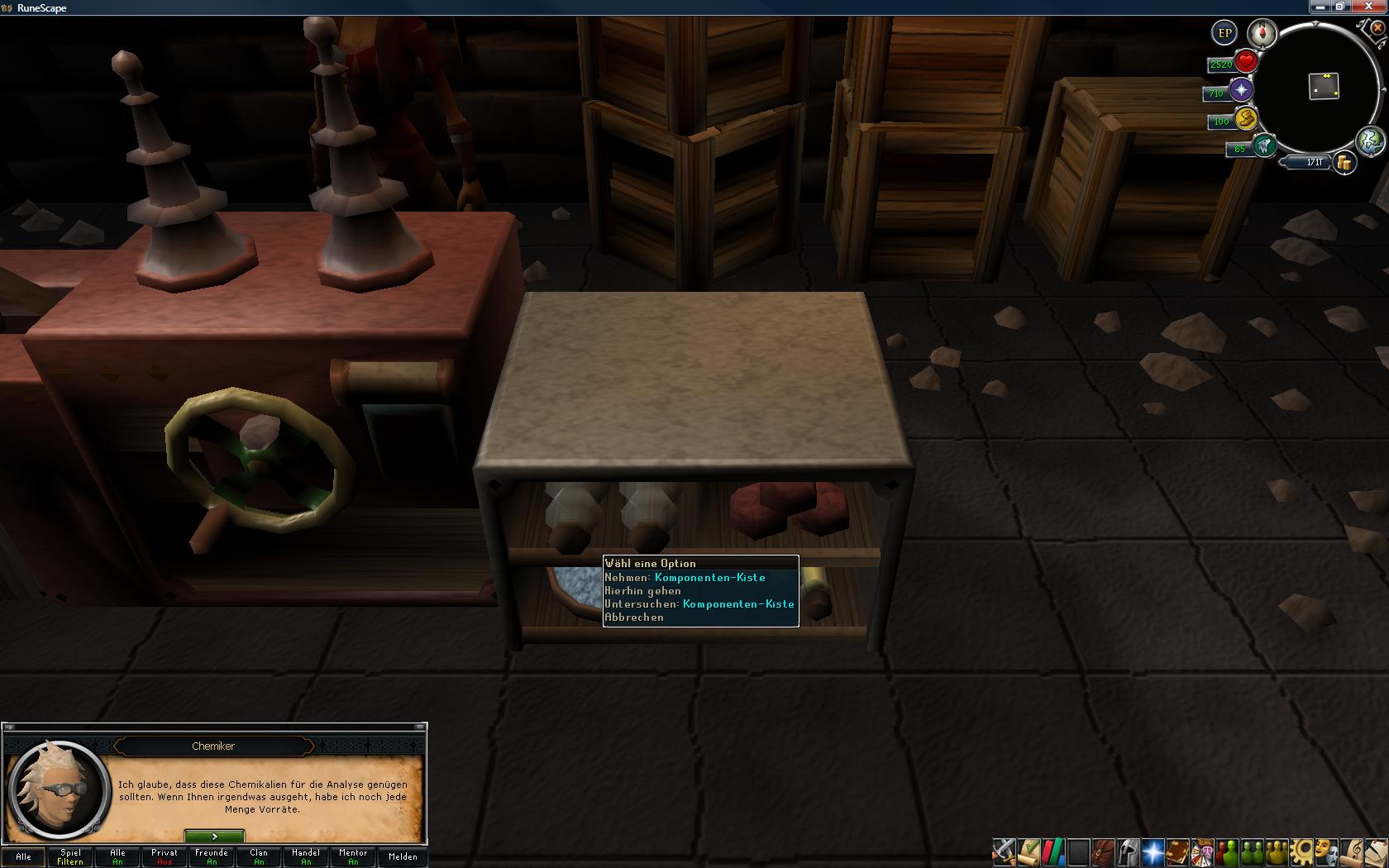Toggle the EP experience counter button
The height and width of the screenshot is (868, 1389).
[1224, 33]
